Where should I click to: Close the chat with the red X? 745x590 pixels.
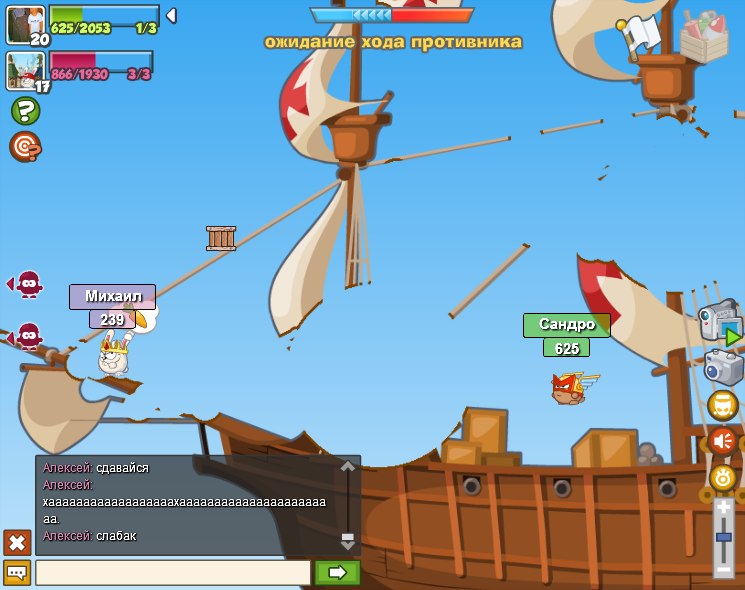point(17,542)
